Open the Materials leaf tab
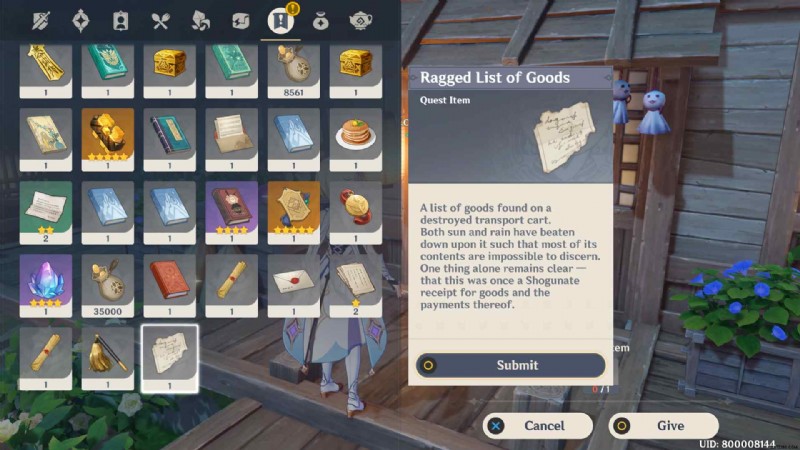The image size is (800, 450). (200, 20)
